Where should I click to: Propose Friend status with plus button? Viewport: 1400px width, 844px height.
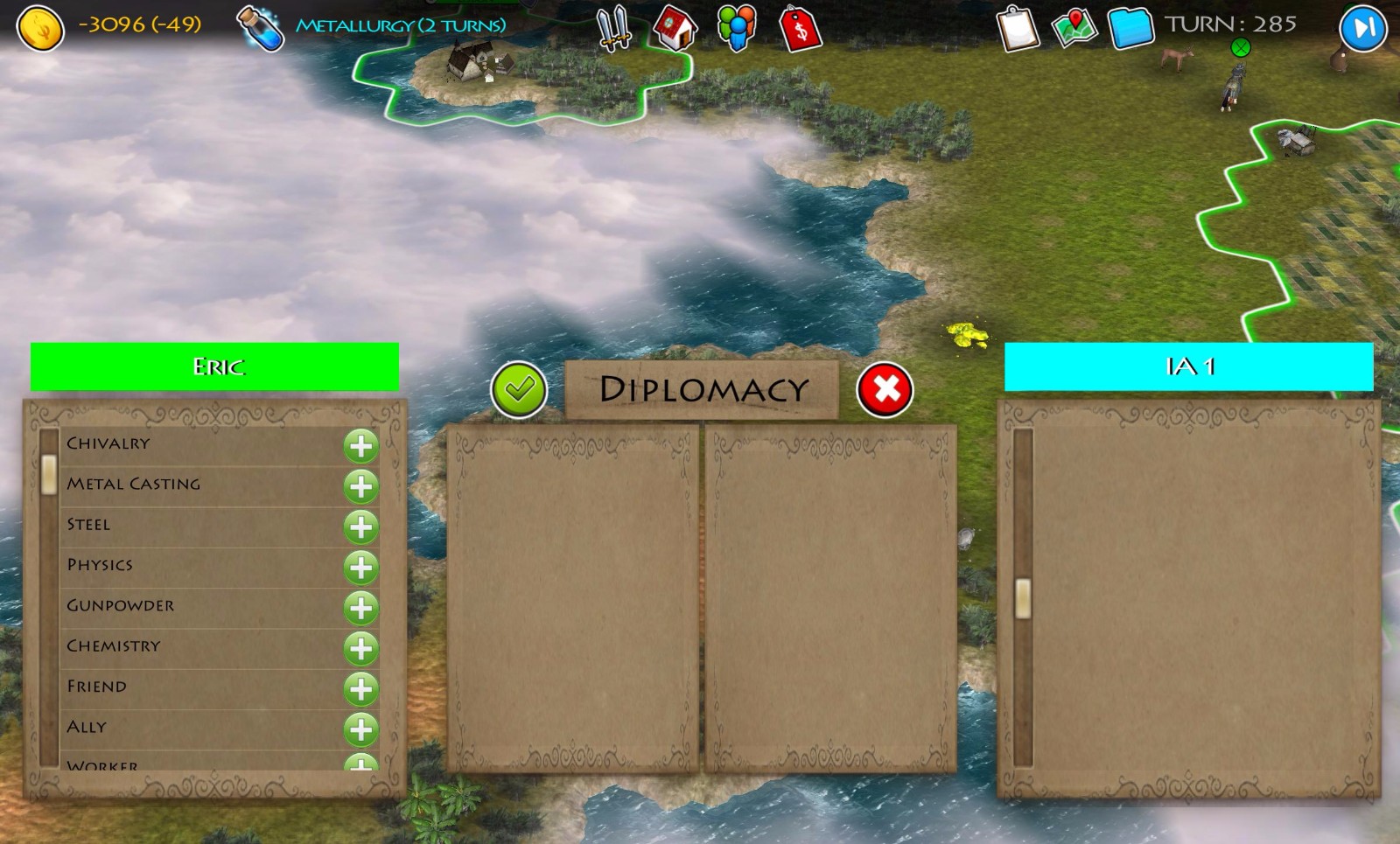[360, 689]
